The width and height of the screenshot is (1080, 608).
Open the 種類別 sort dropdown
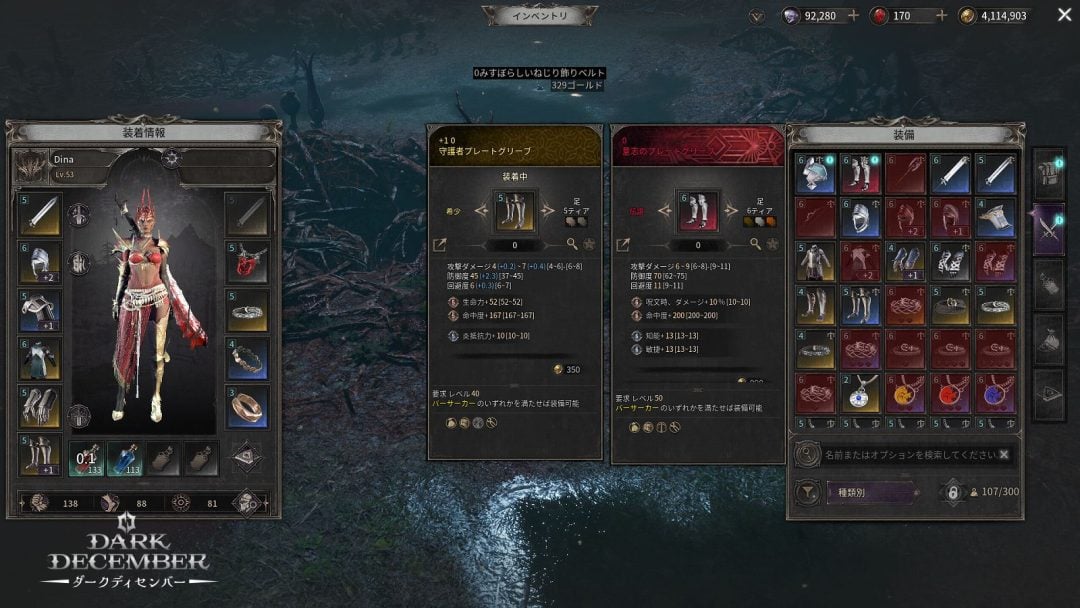(x=872, y=492)
